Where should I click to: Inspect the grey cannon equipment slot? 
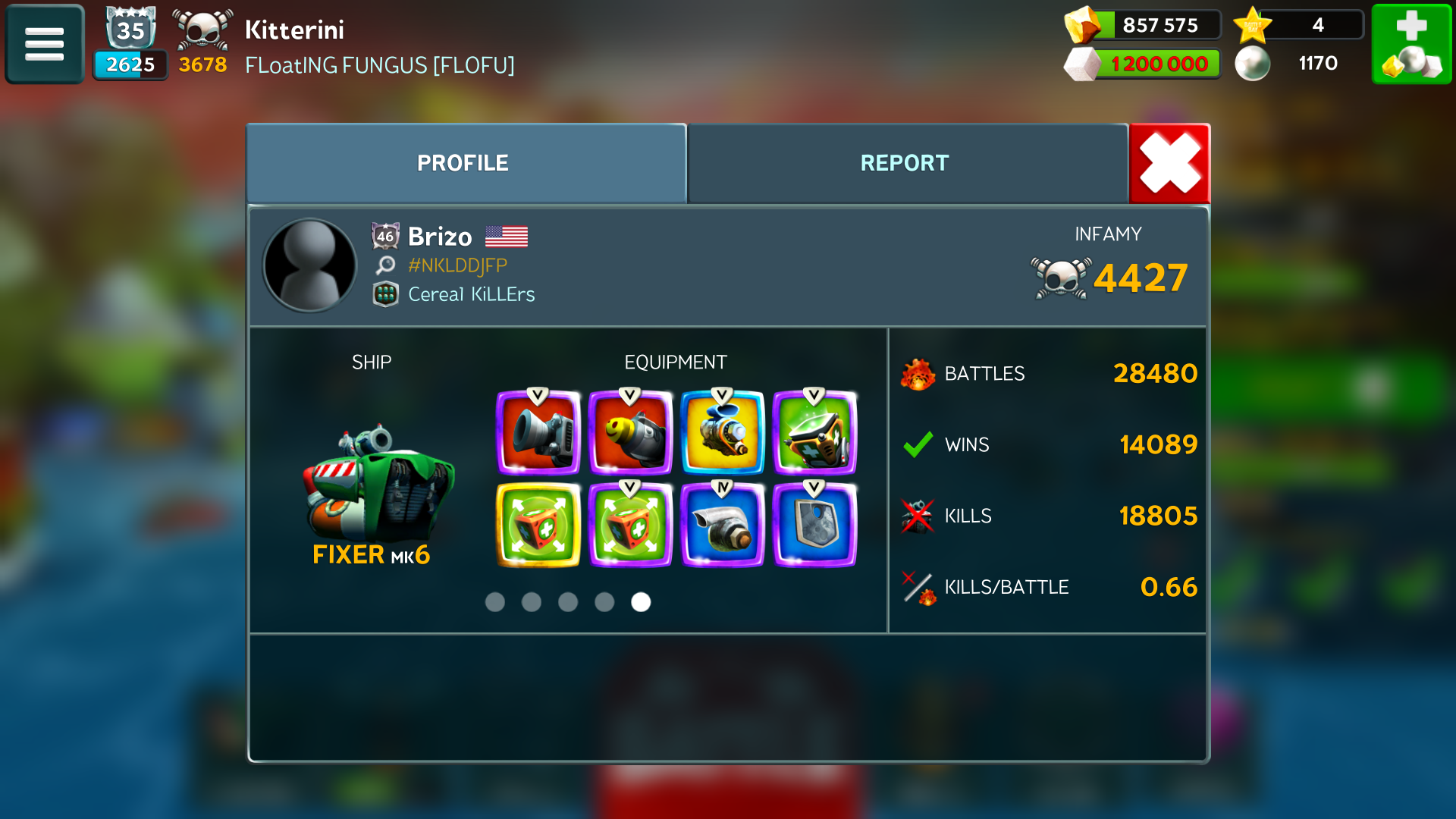538,433
